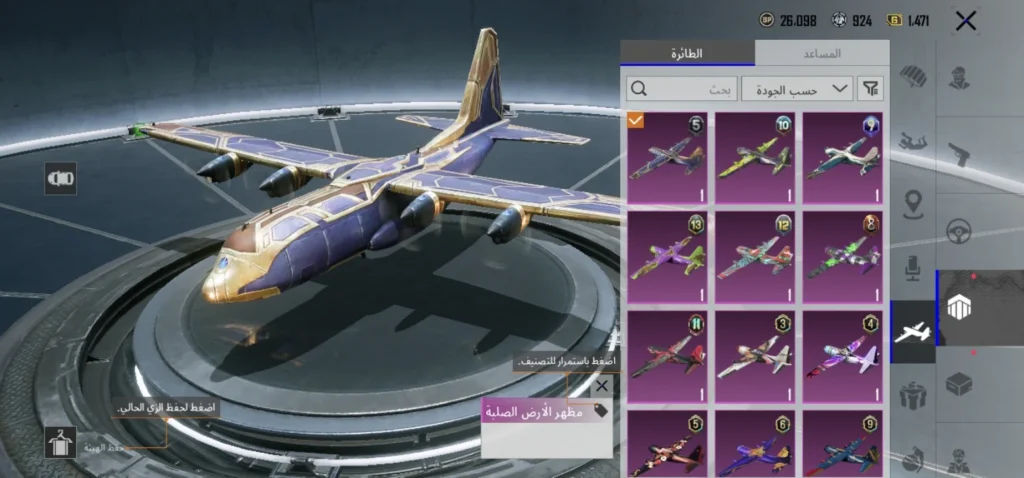Open the حسب الجودة sorting dropdown
The width and height of the screenshot is (1024, 478).
pyautogui.click(x=804, y=89)
